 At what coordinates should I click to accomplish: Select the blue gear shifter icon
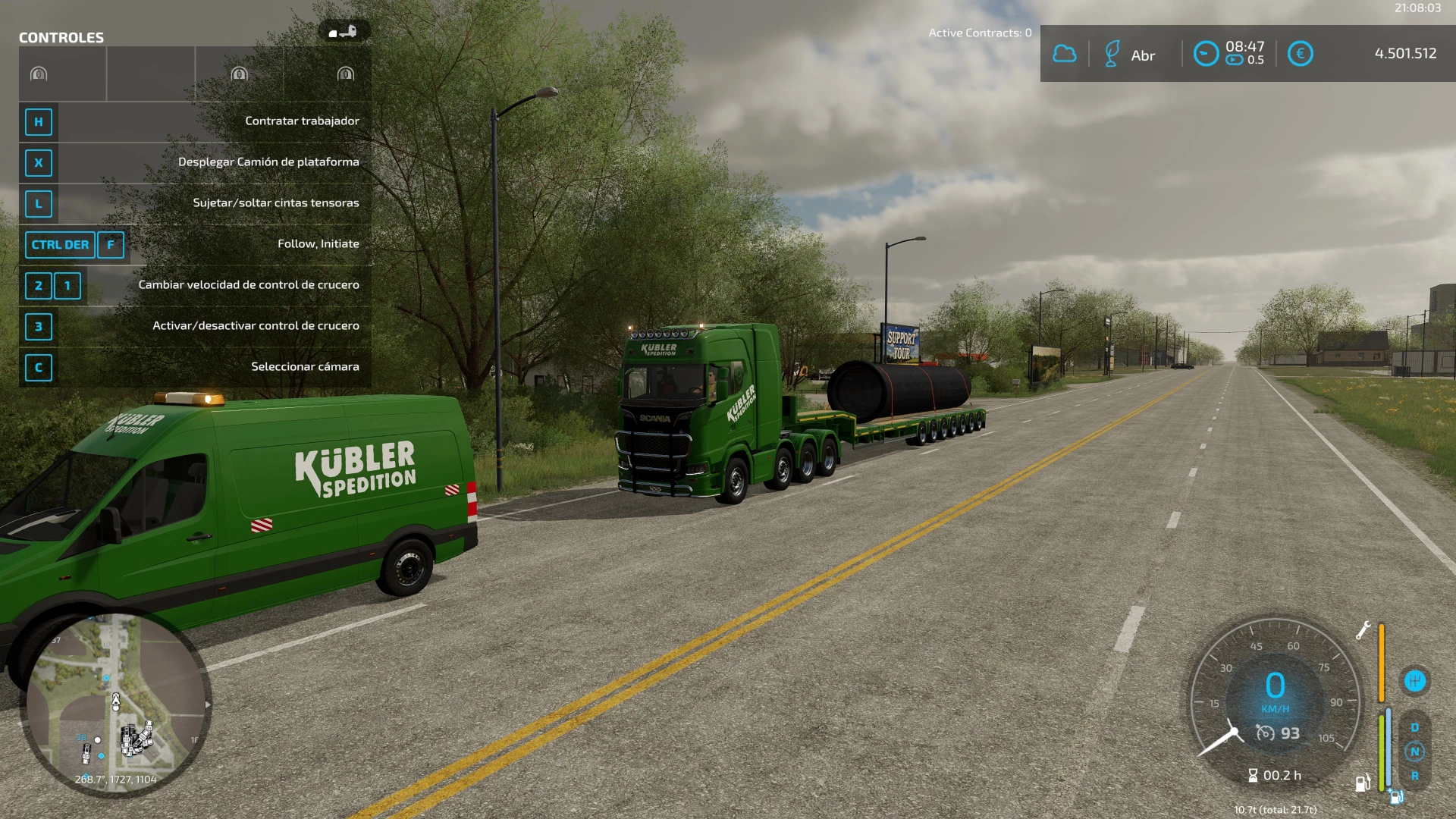[1414, 680]
